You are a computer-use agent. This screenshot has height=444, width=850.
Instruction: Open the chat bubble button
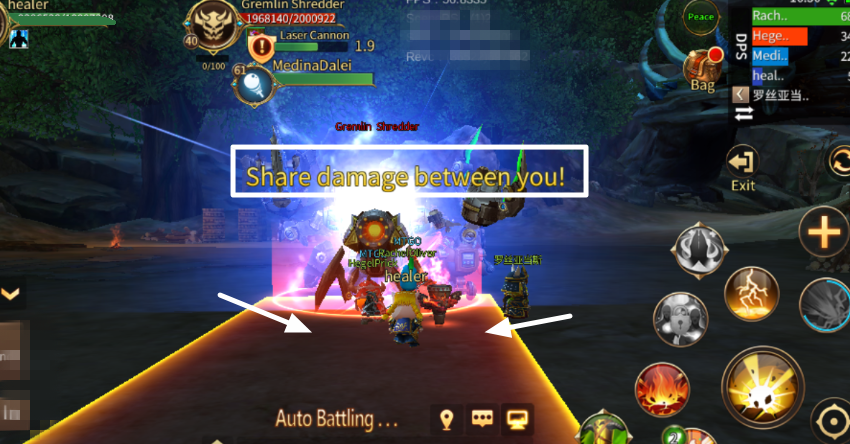(x=483, y=419)
